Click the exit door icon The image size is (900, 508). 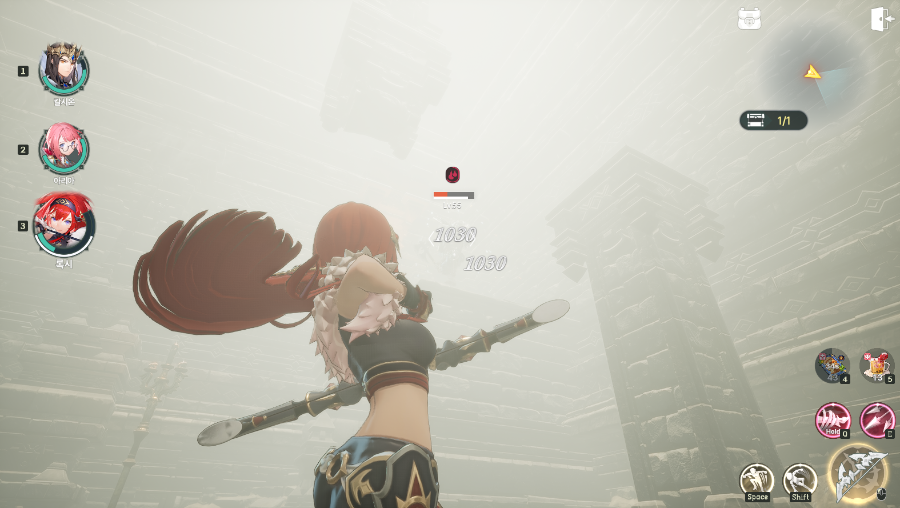click(x=881, y=19)
